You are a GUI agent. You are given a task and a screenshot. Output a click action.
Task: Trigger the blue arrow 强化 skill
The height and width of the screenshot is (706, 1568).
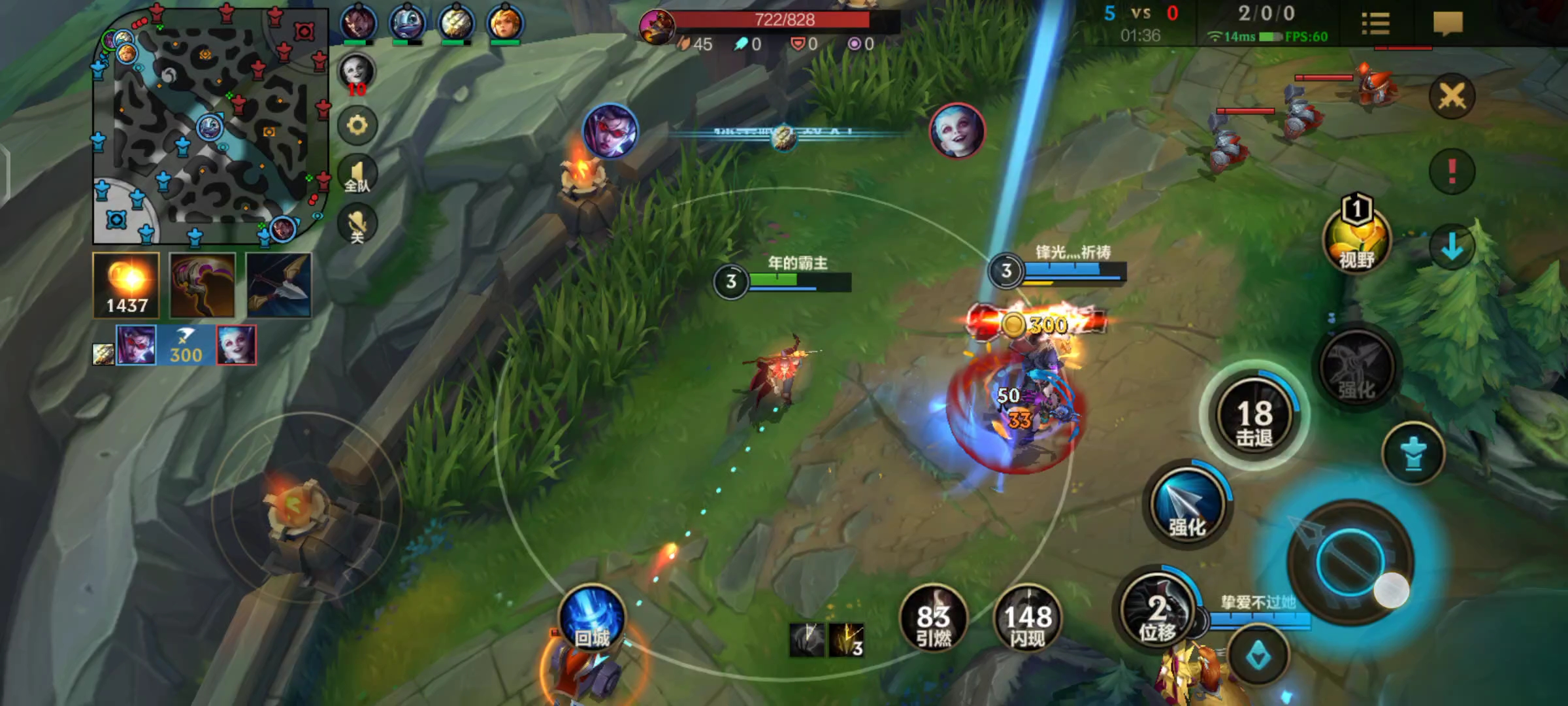[1186, 505]
